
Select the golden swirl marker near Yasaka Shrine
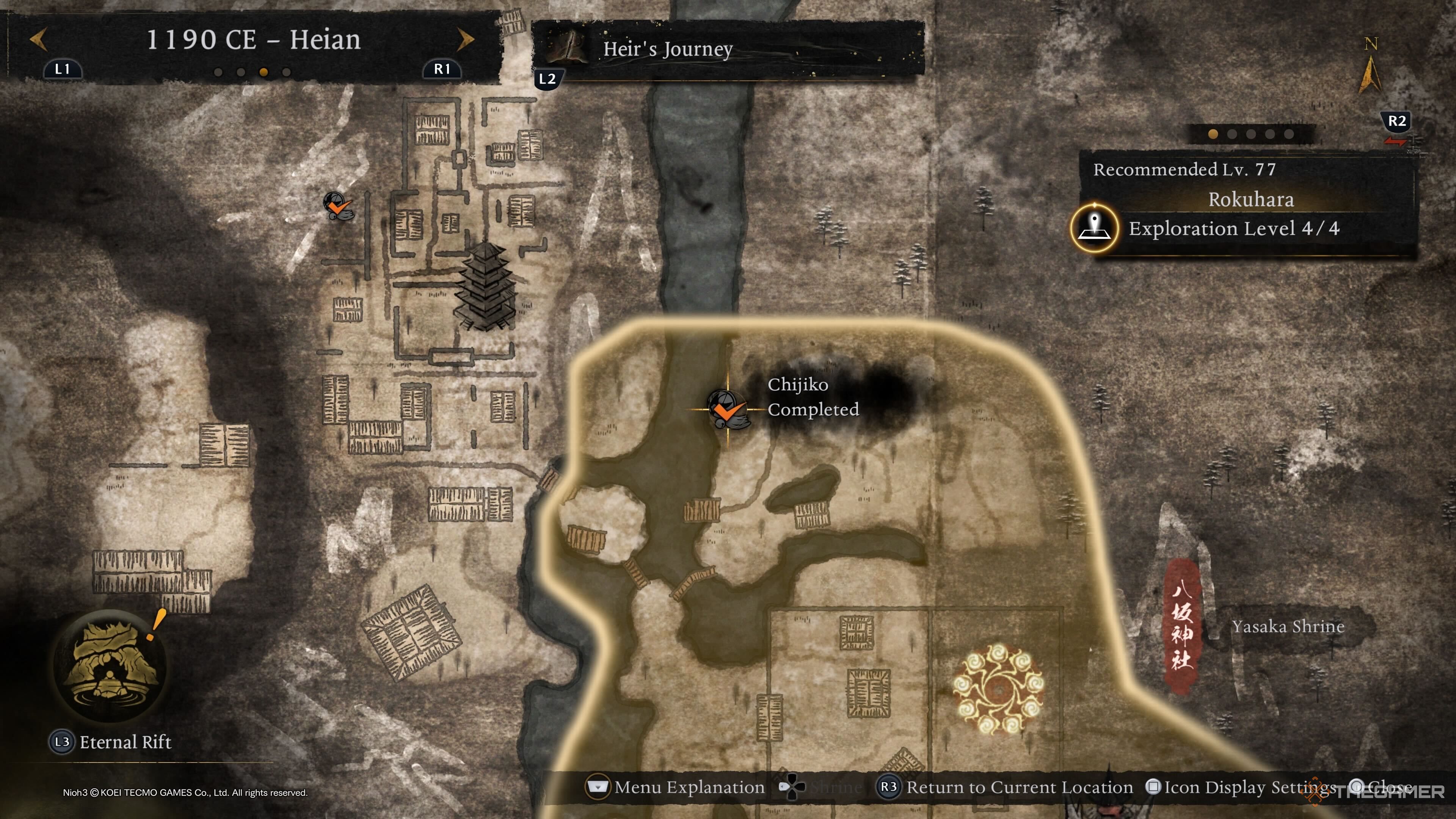tap(998, 689)
